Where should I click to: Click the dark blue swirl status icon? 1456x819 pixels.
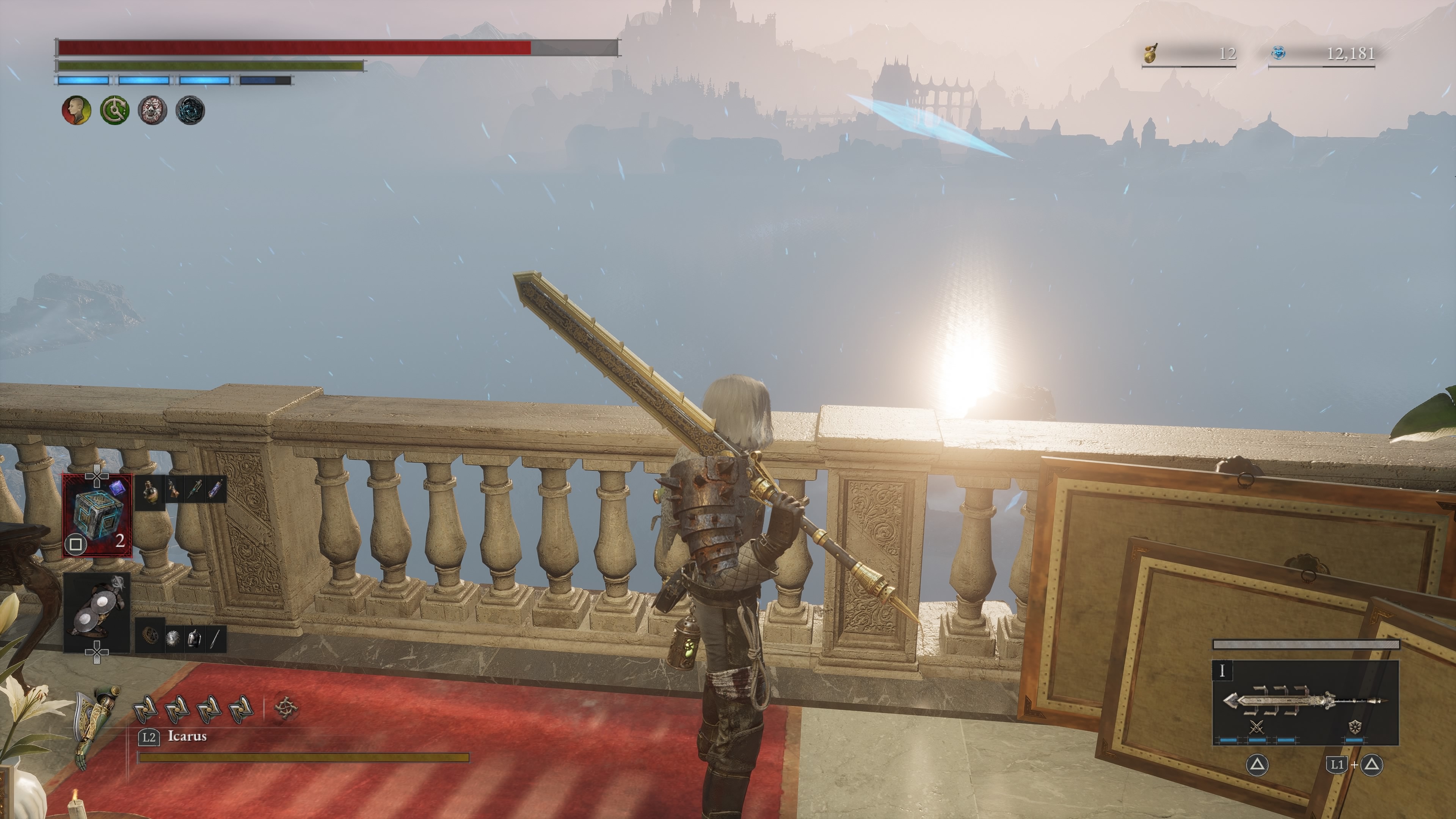190,110
